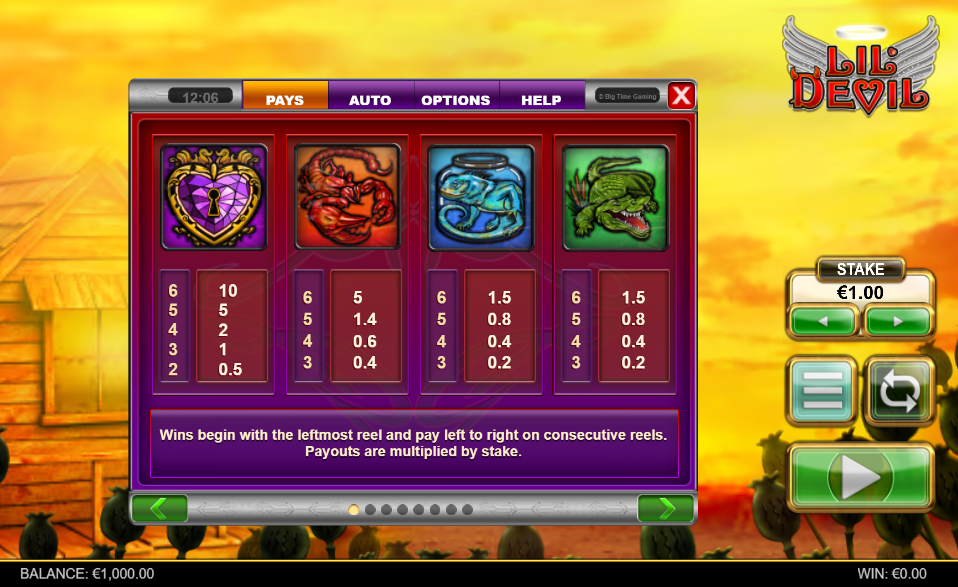Spin the reels with the play button

pos(860,477)
